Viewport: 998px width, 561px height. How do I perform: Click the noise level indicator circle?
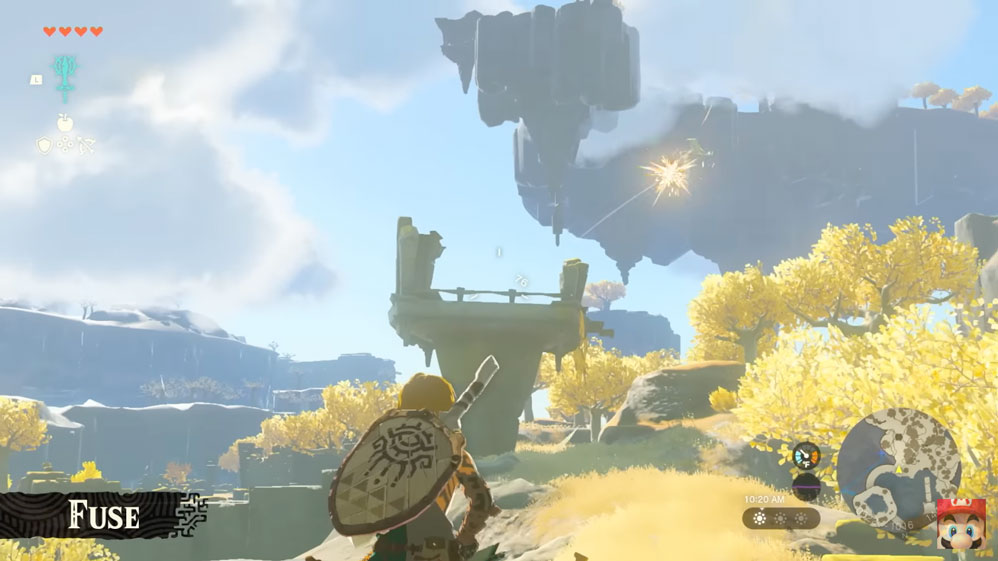805,487
